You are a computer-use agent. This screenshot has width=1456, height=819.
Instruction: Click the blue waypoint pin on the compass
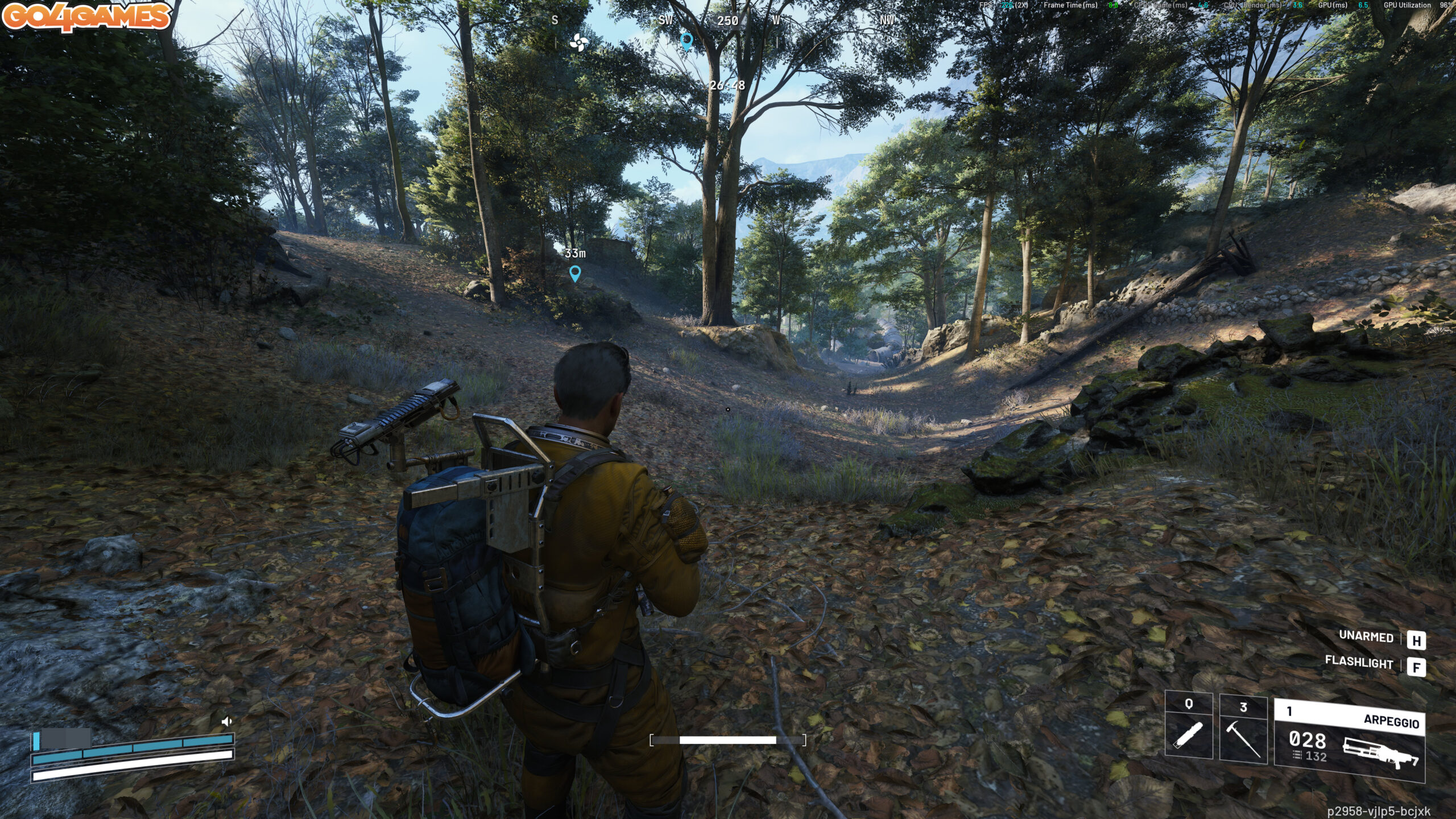[x=686, y=41]
